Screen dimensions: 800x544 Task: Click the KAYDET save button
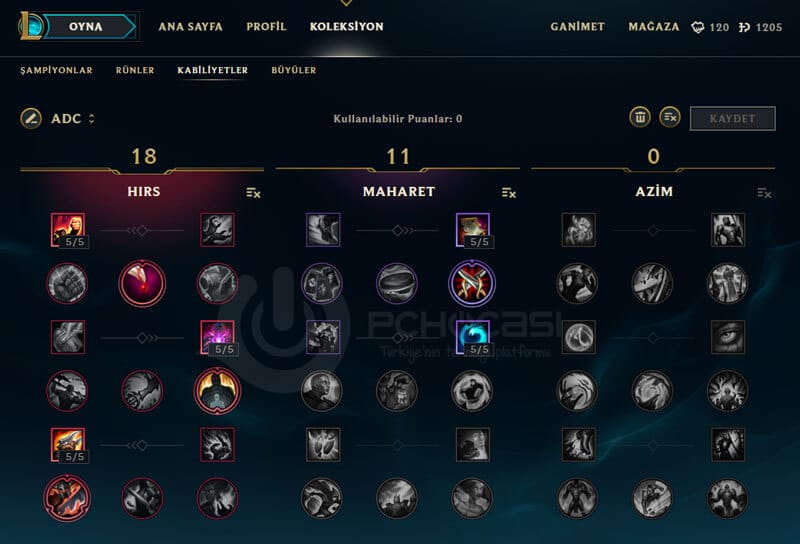[x=732, y=119]
